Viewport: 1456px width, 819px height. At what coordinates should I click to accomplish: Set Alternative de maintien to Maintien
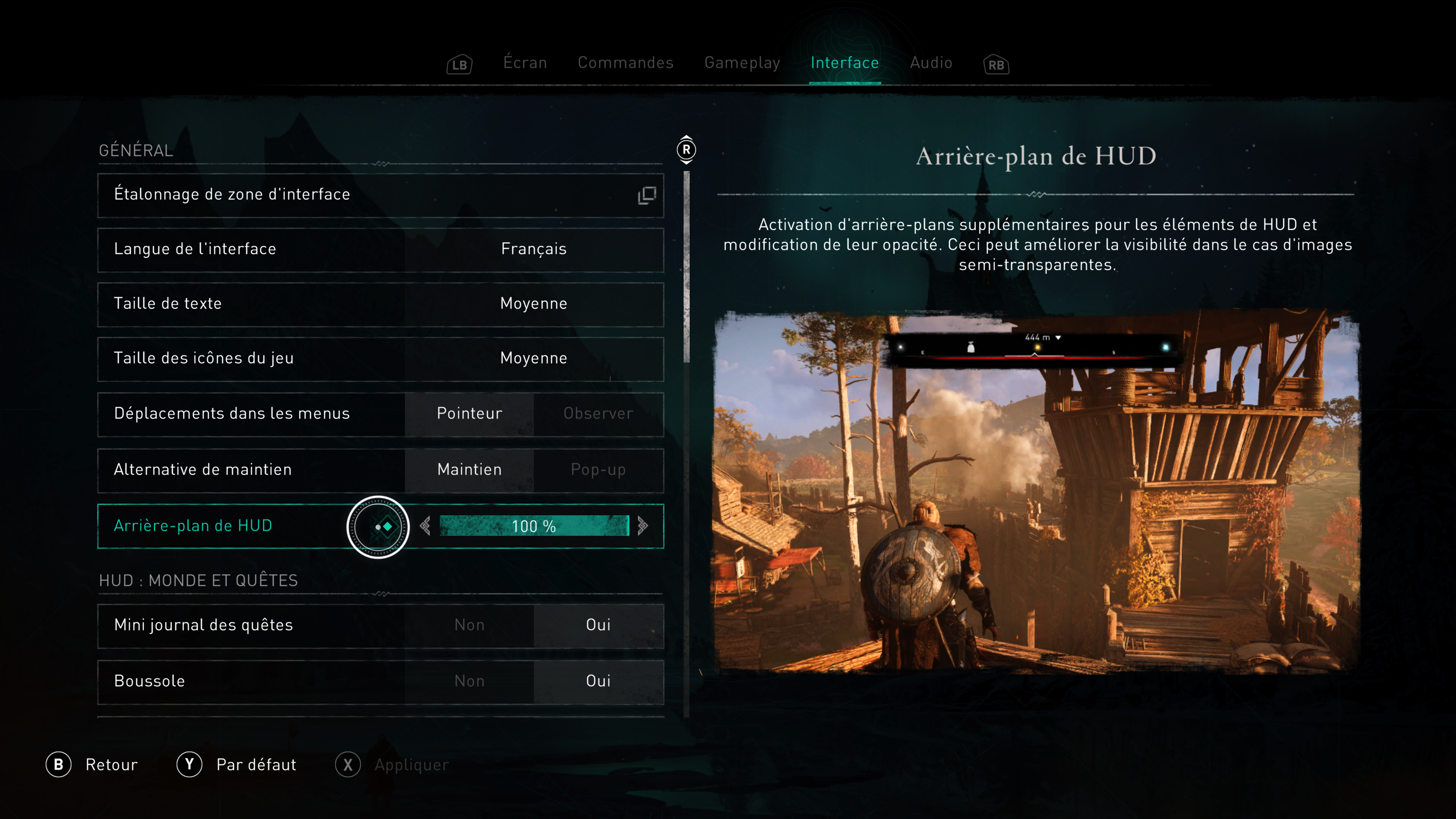coord(469,470)
